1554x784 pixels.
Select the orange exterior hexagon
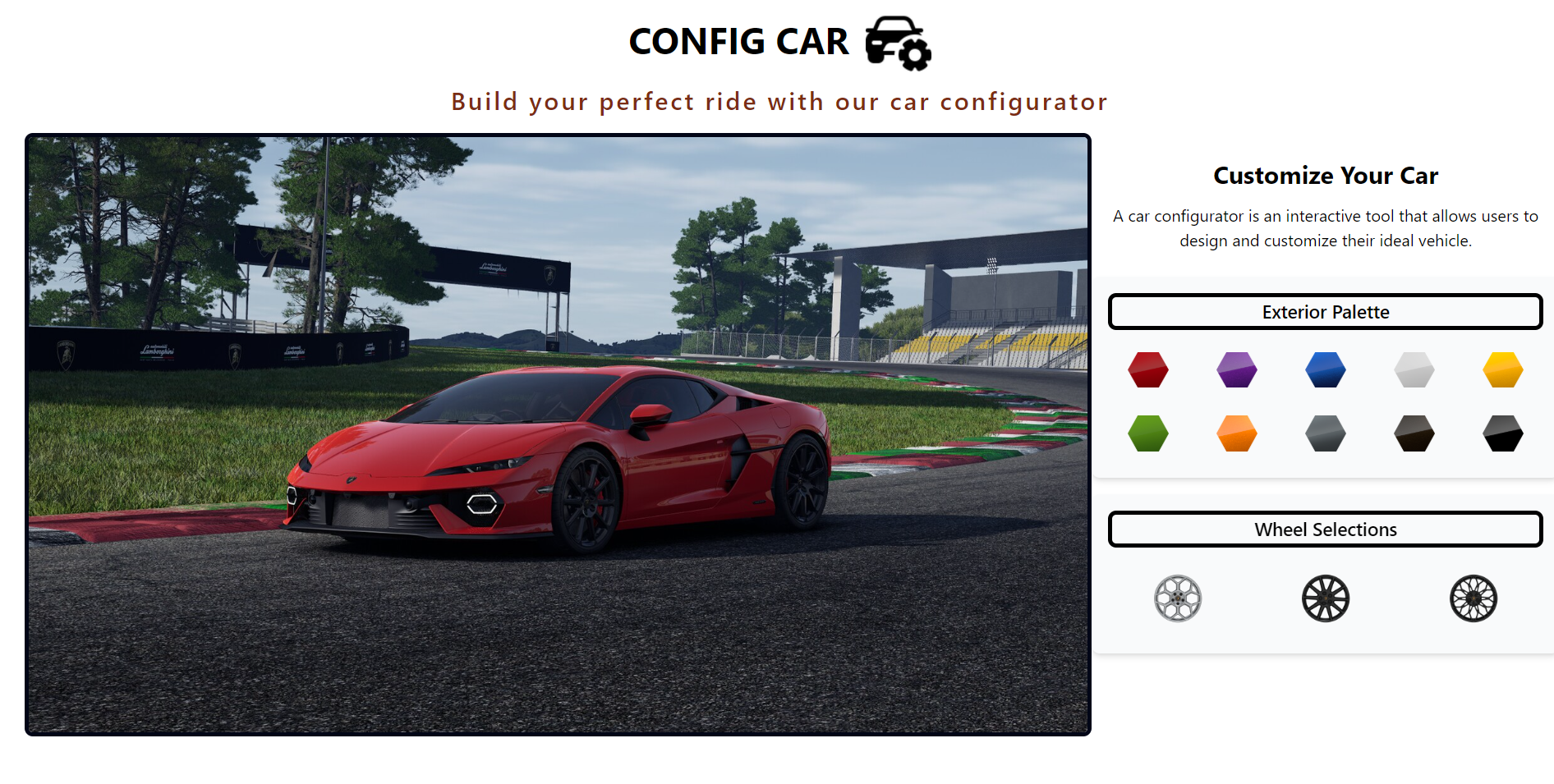(1236, 433)
